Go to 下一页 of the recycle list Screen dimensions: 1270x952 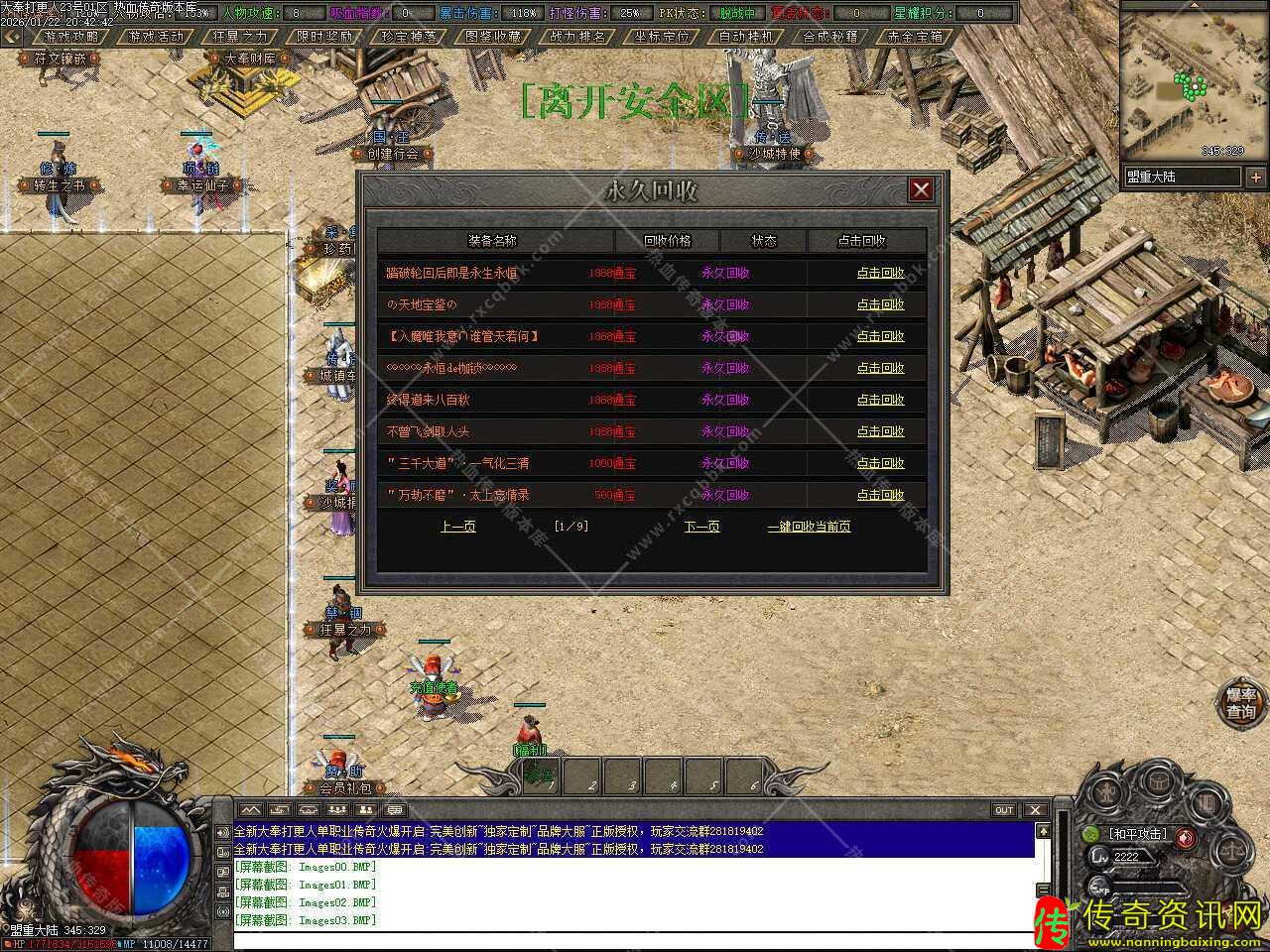coord(701,527)
